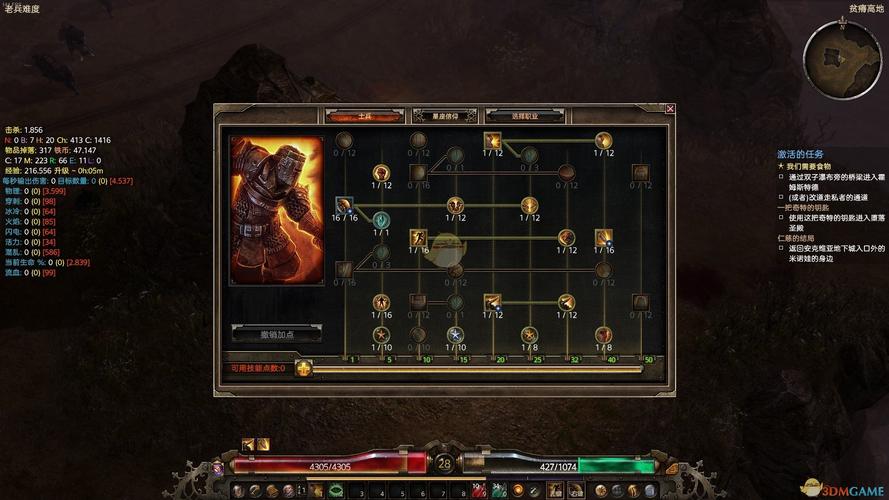Close the skill window

pos(670,109)
